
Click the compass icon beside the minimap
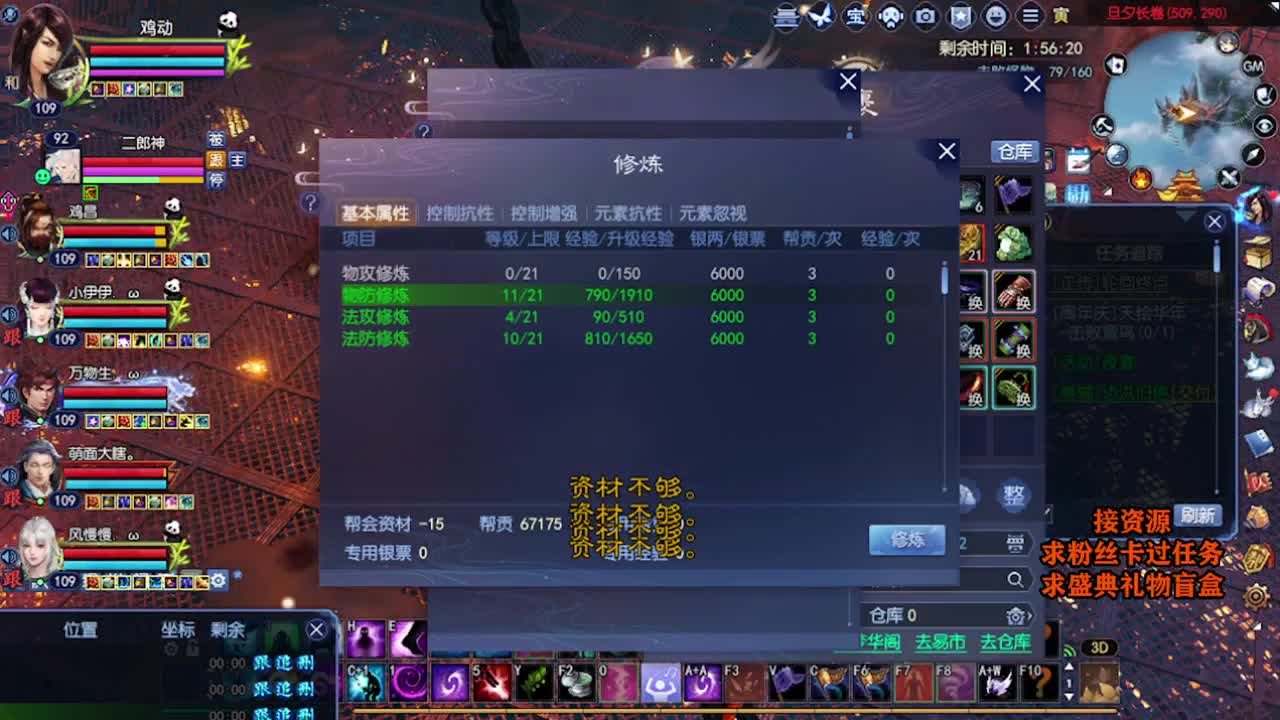tap(1252, 155)
